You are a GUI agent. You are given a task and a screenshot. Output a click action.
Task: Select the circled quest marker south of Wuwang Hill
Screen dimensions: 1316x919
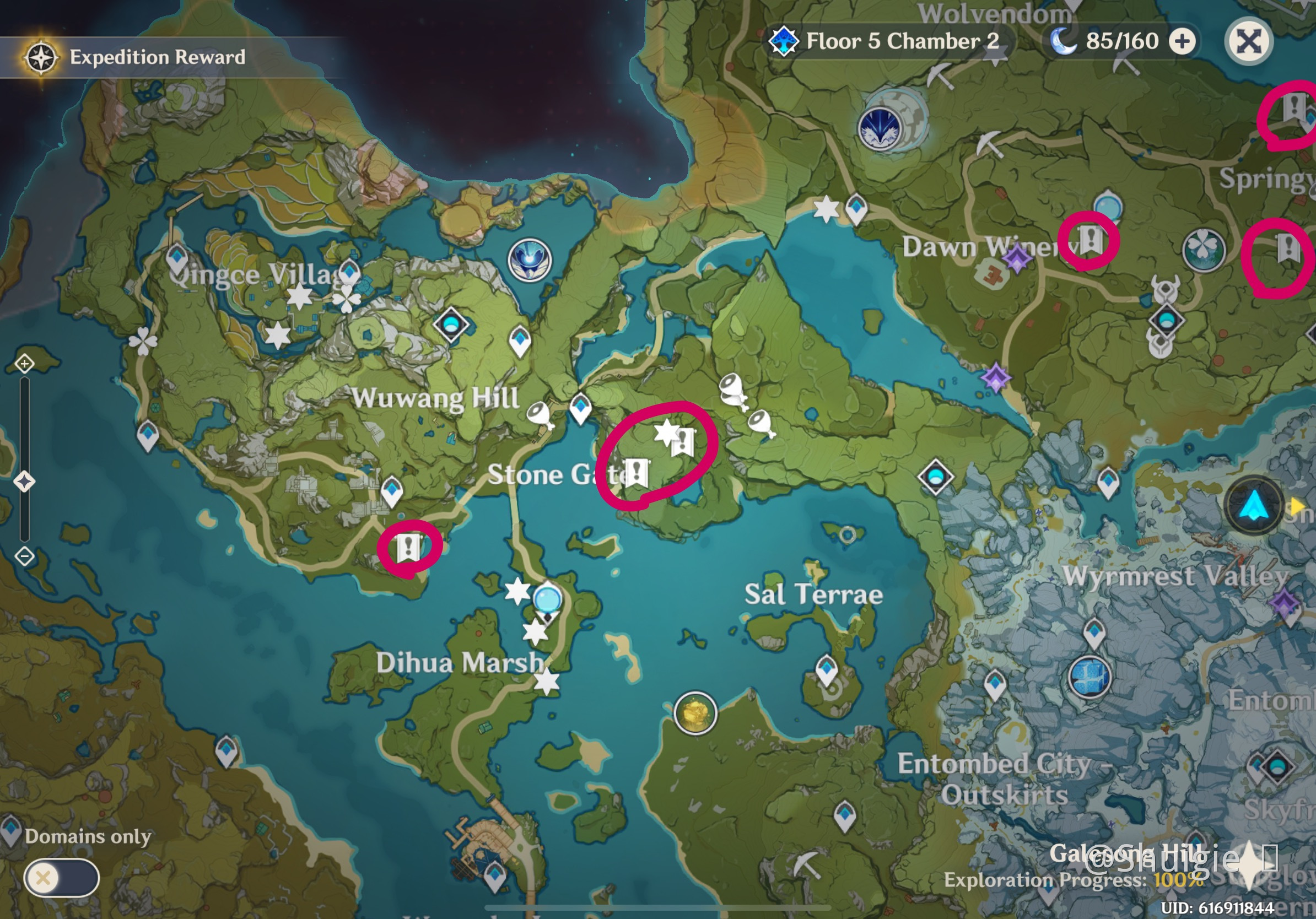click(409, 548)
